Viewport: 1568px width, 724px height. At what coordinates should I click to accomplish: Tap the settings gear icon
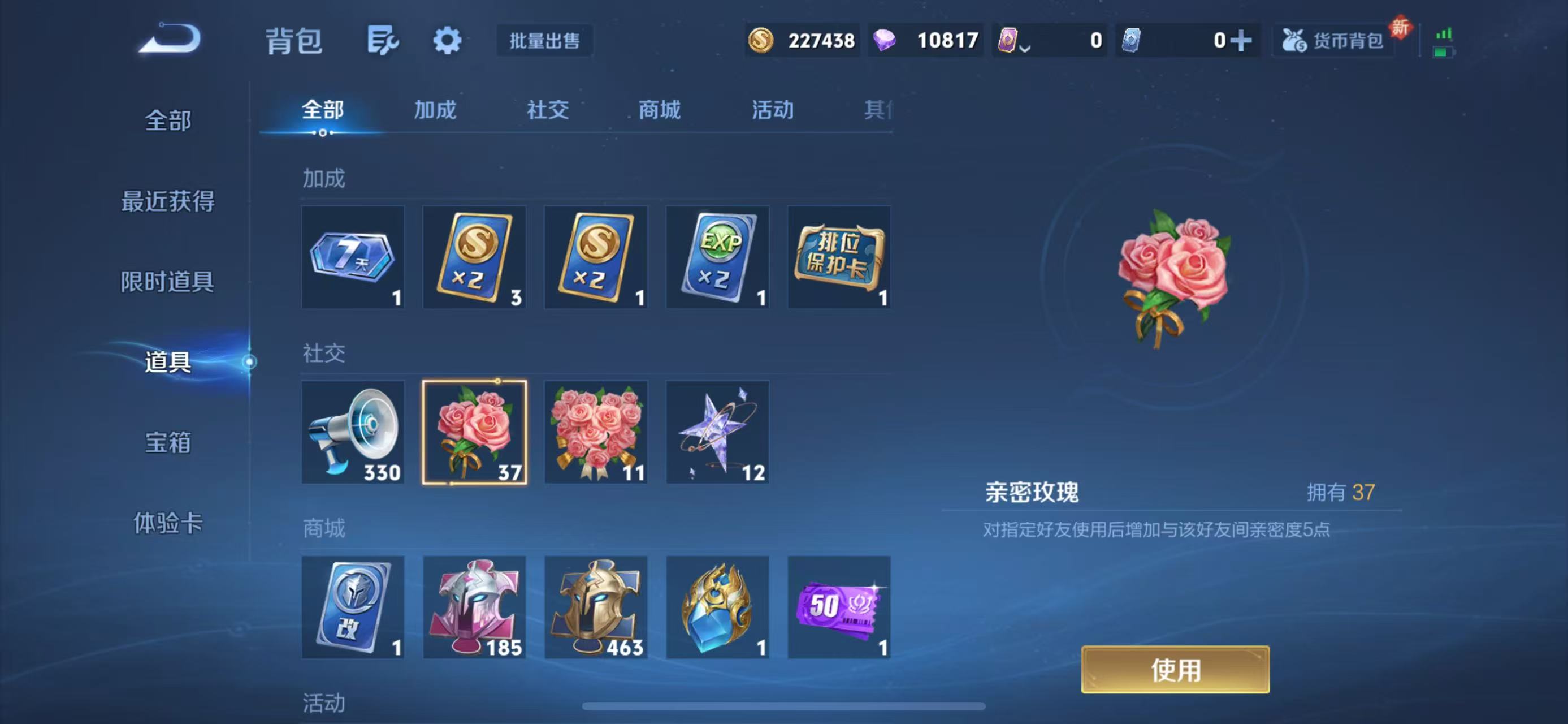pyautogui.click(x=447, y=40)
